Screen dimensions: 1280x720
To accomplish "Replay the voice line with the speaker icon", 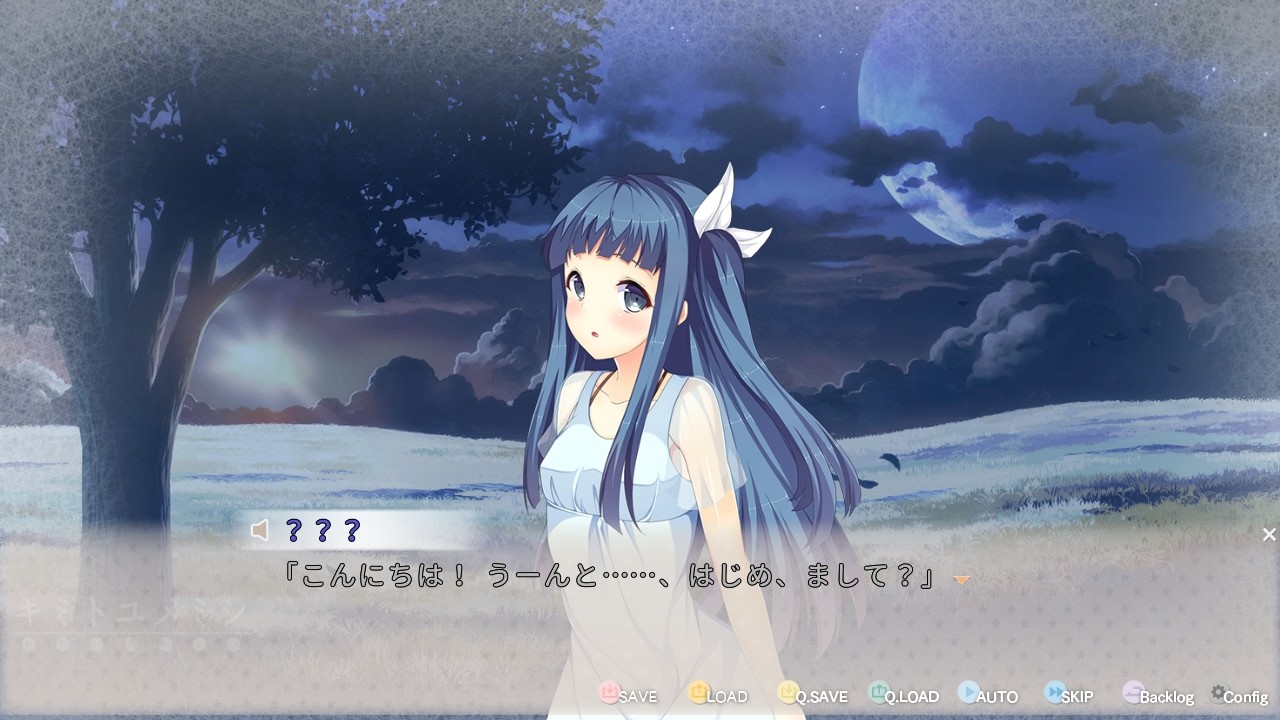I will tap(258, 531).
